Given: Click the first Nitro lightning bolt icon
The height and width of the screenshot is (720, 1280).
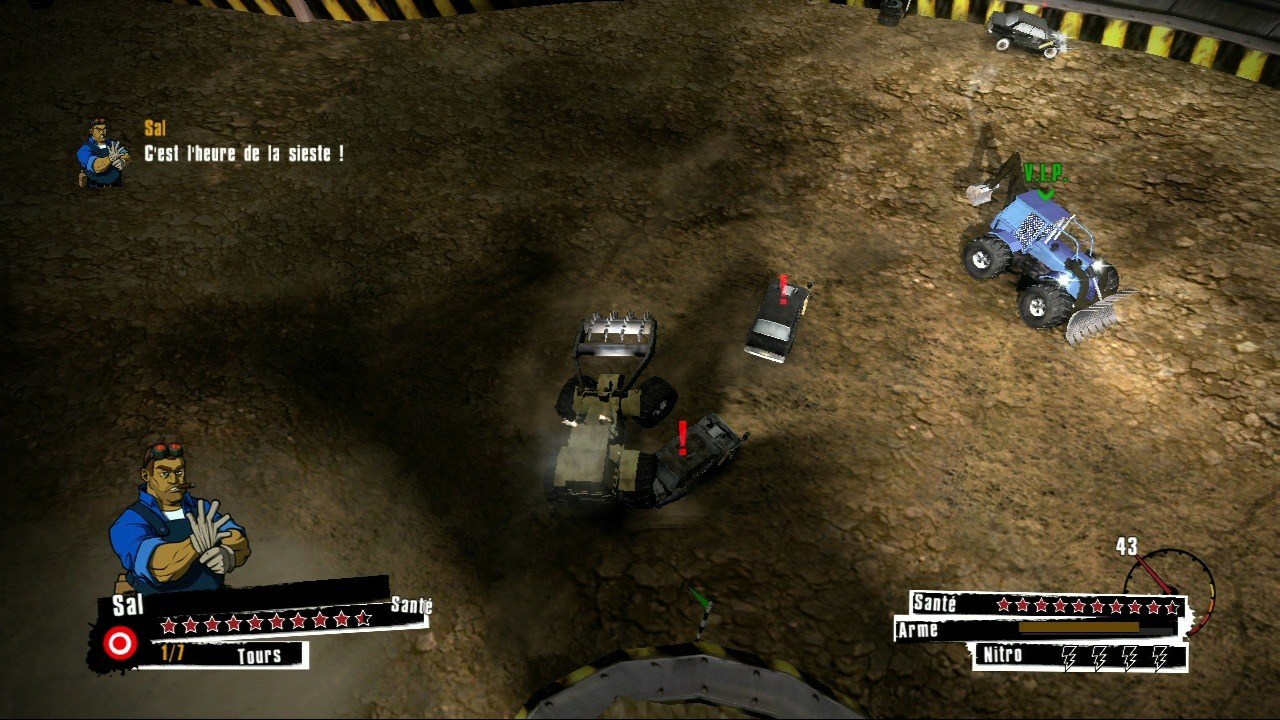Looking at the screenshot, I should [x=1069, y=657].
